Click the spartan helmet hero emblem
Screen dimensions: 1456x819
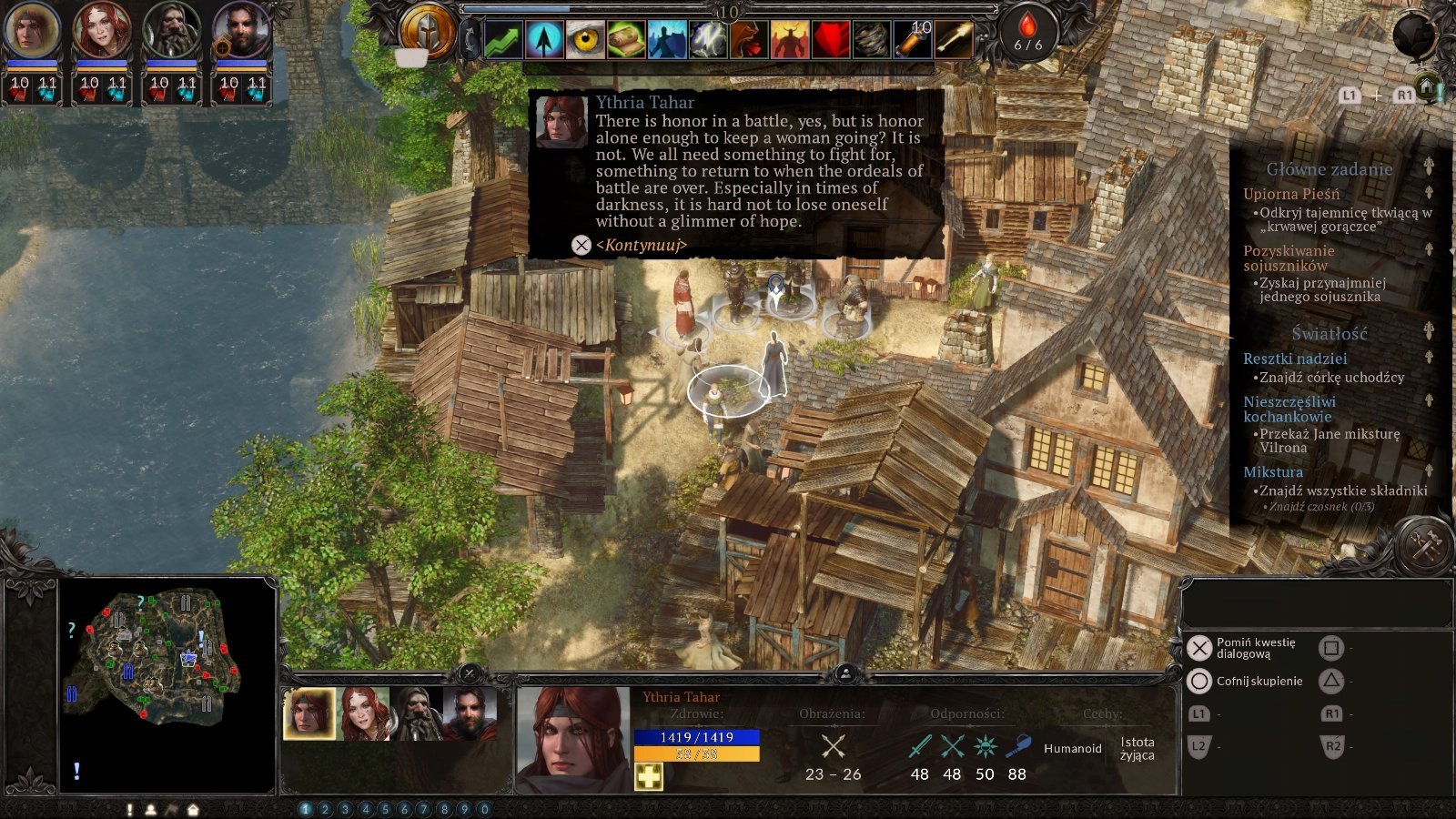click(x=429, y=33)
